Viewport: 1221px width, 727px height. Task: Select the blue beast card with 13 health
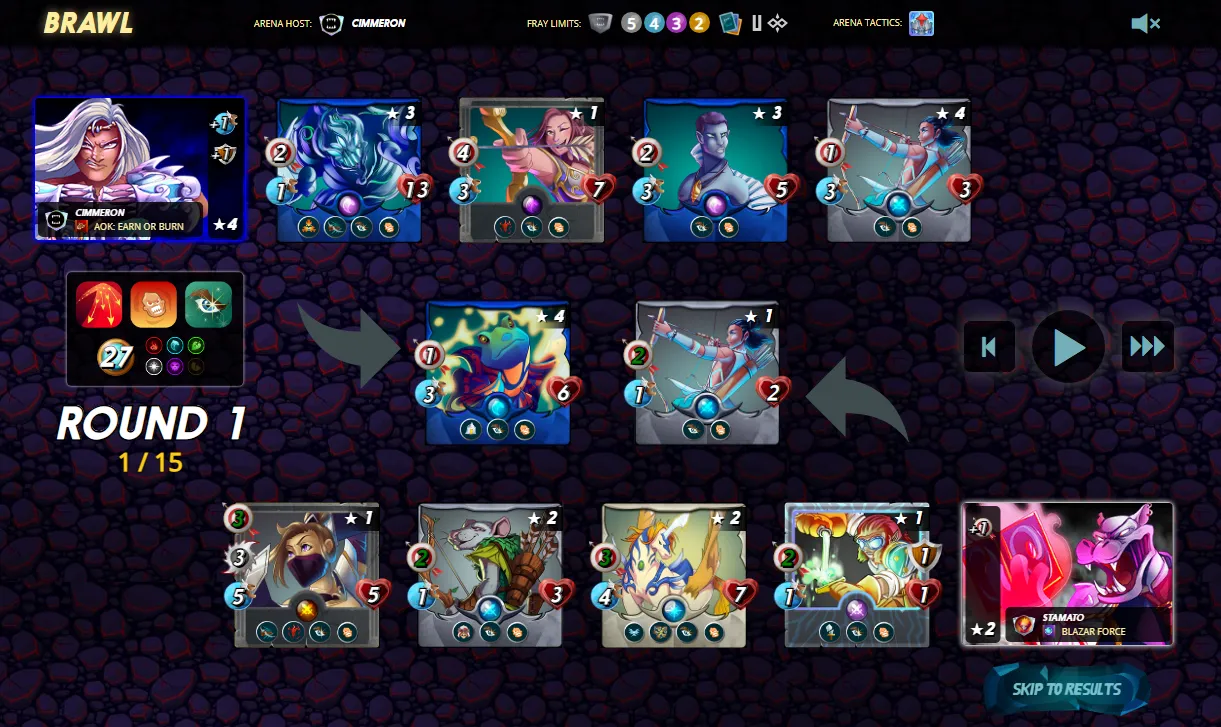coord(349,170)
